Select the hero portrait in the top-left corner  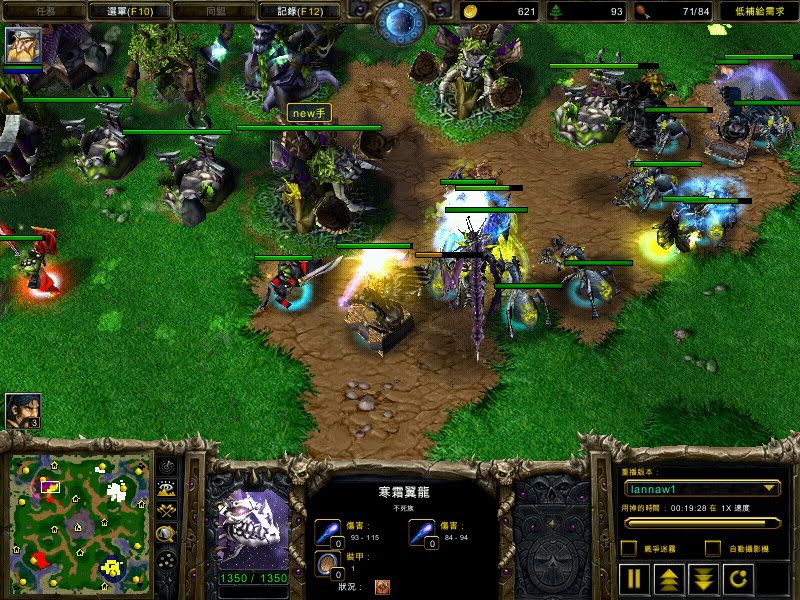23,46
